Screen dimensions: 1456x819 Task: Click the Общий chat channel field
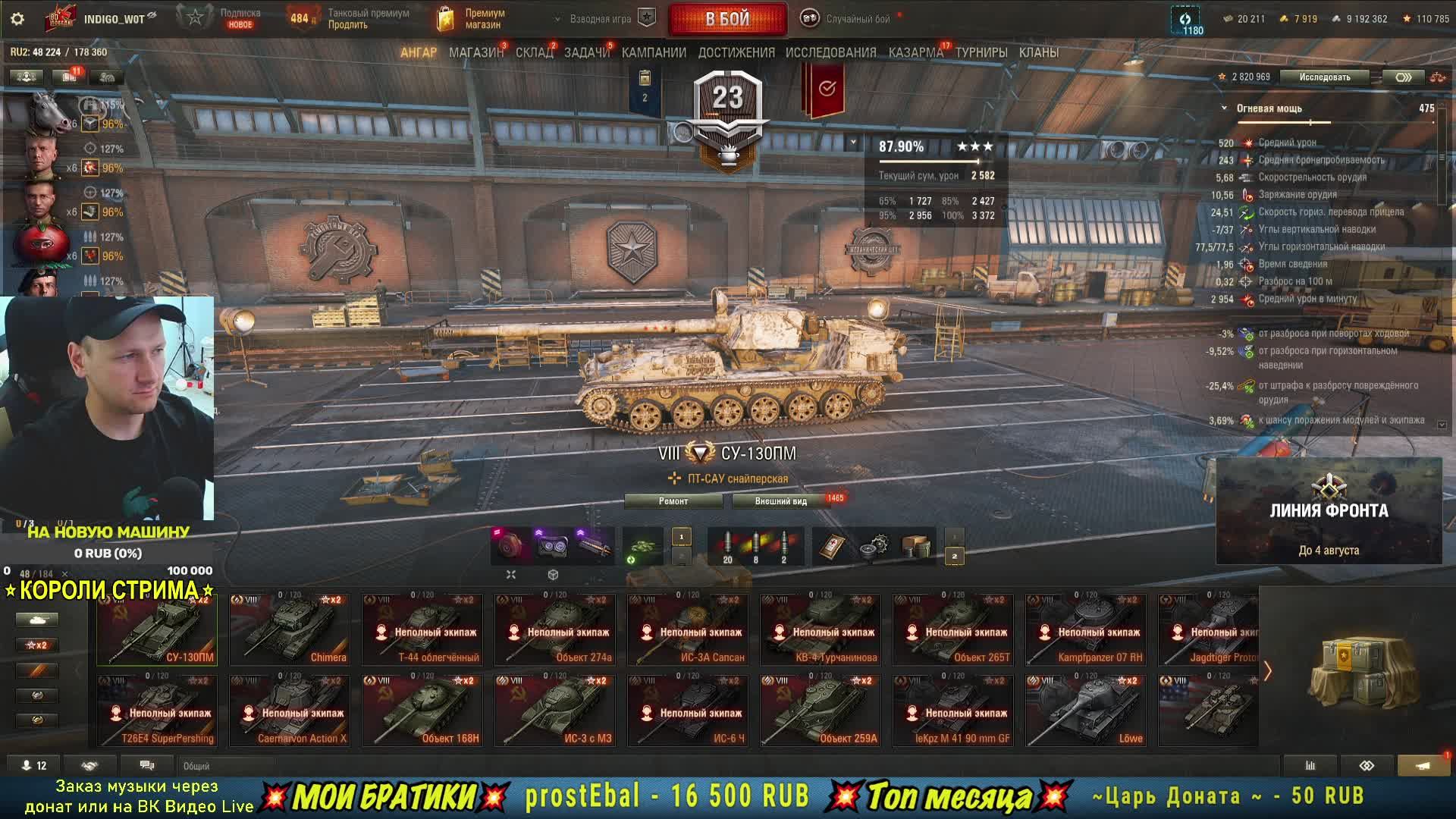[227, 766]
